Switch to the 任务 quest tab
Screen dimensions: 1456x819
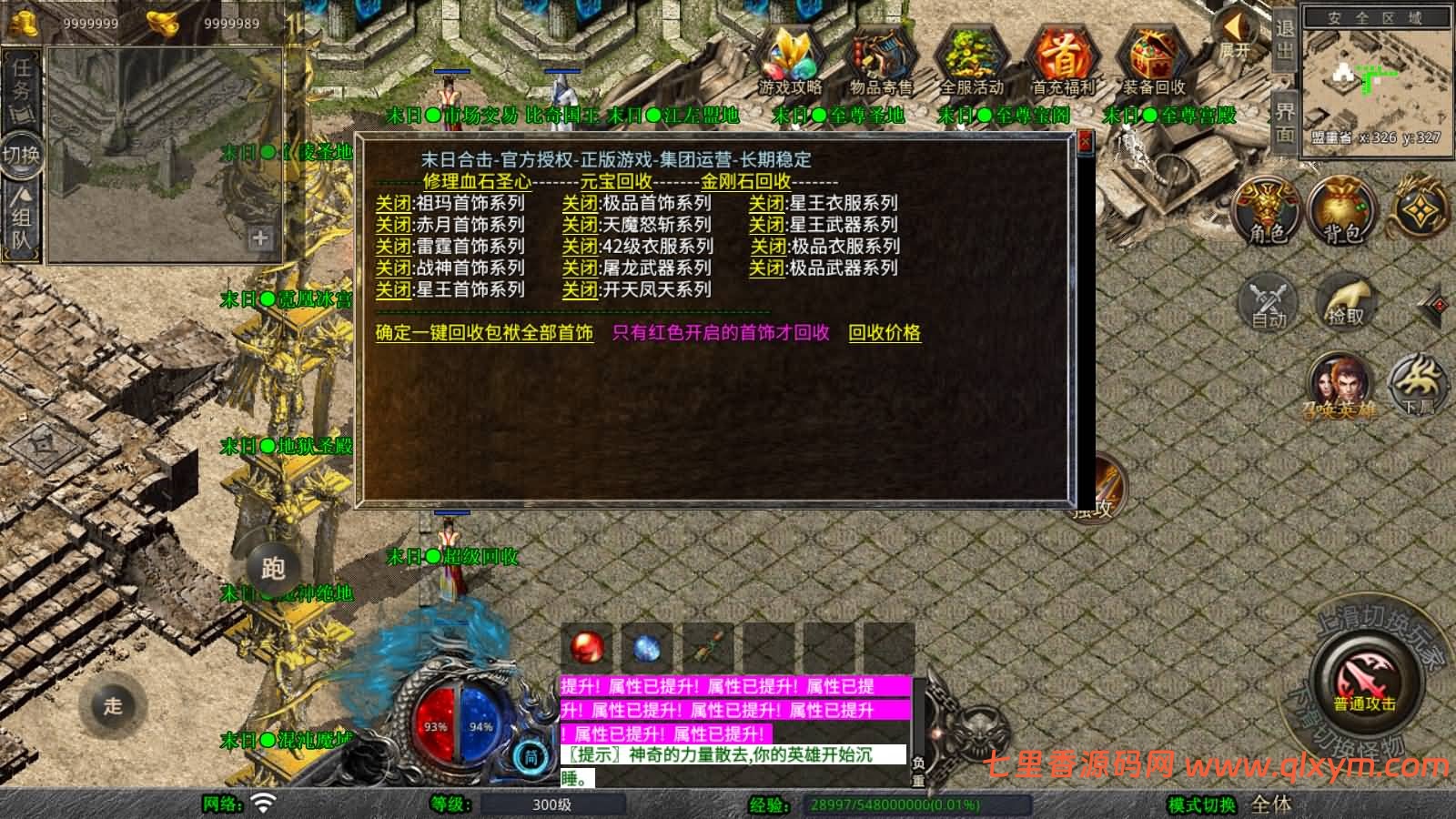point(20,82)
